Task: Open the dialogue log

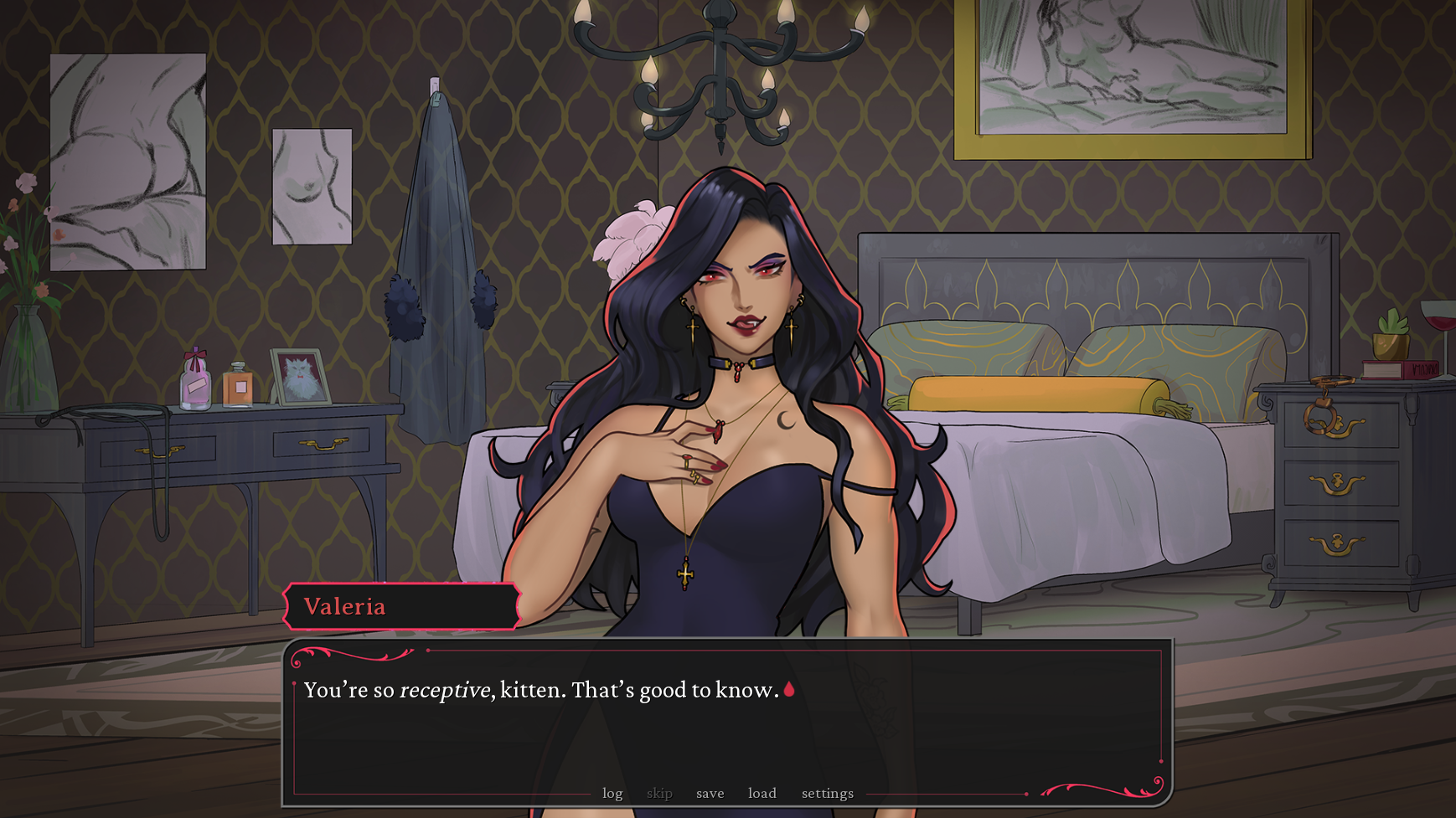Action: (x=612, y=793)
